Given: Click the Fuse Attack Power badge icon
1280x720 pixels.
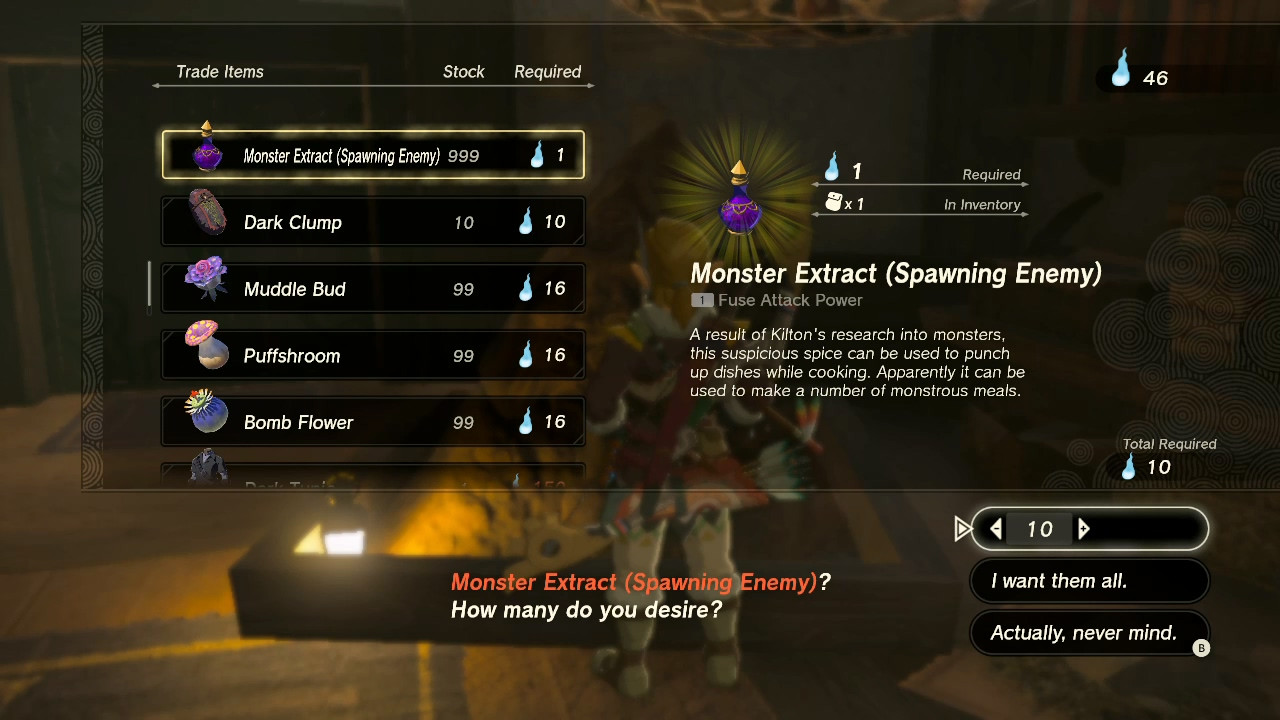Looking at the screenshot, I should click(701, 300).
